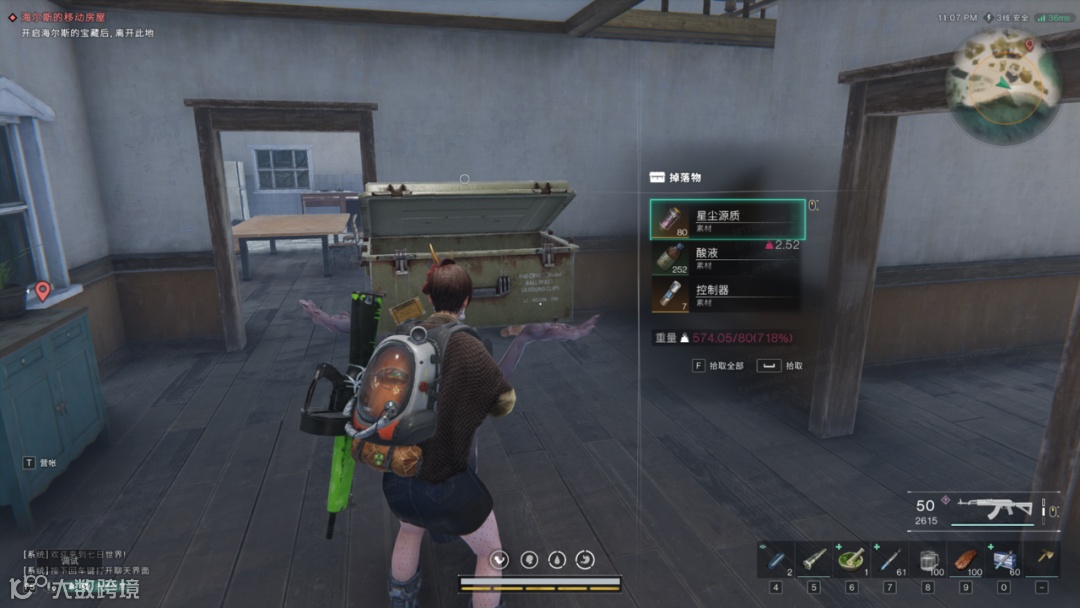Image resolution: width=1080 pixels, height=608 pixels.
Task: Select the blue capsule hotbar slot
Action: tap(776, 559)
